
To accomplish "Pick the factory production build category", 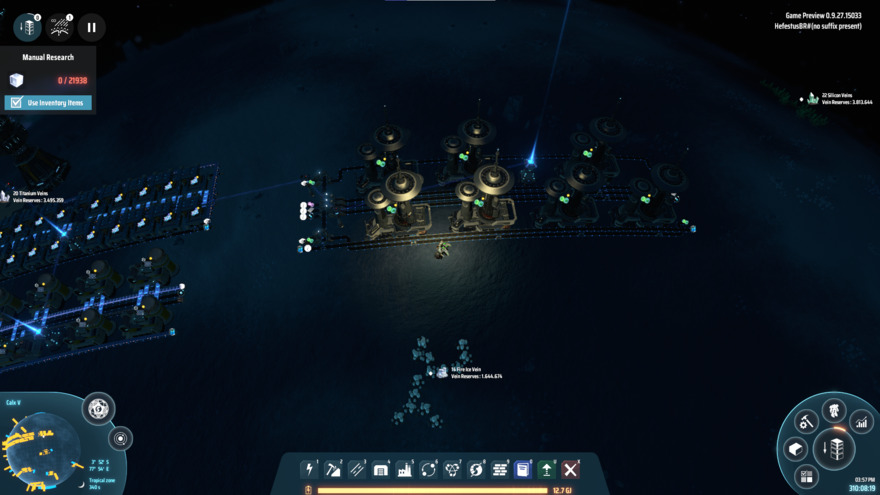I will pos(405,469).
